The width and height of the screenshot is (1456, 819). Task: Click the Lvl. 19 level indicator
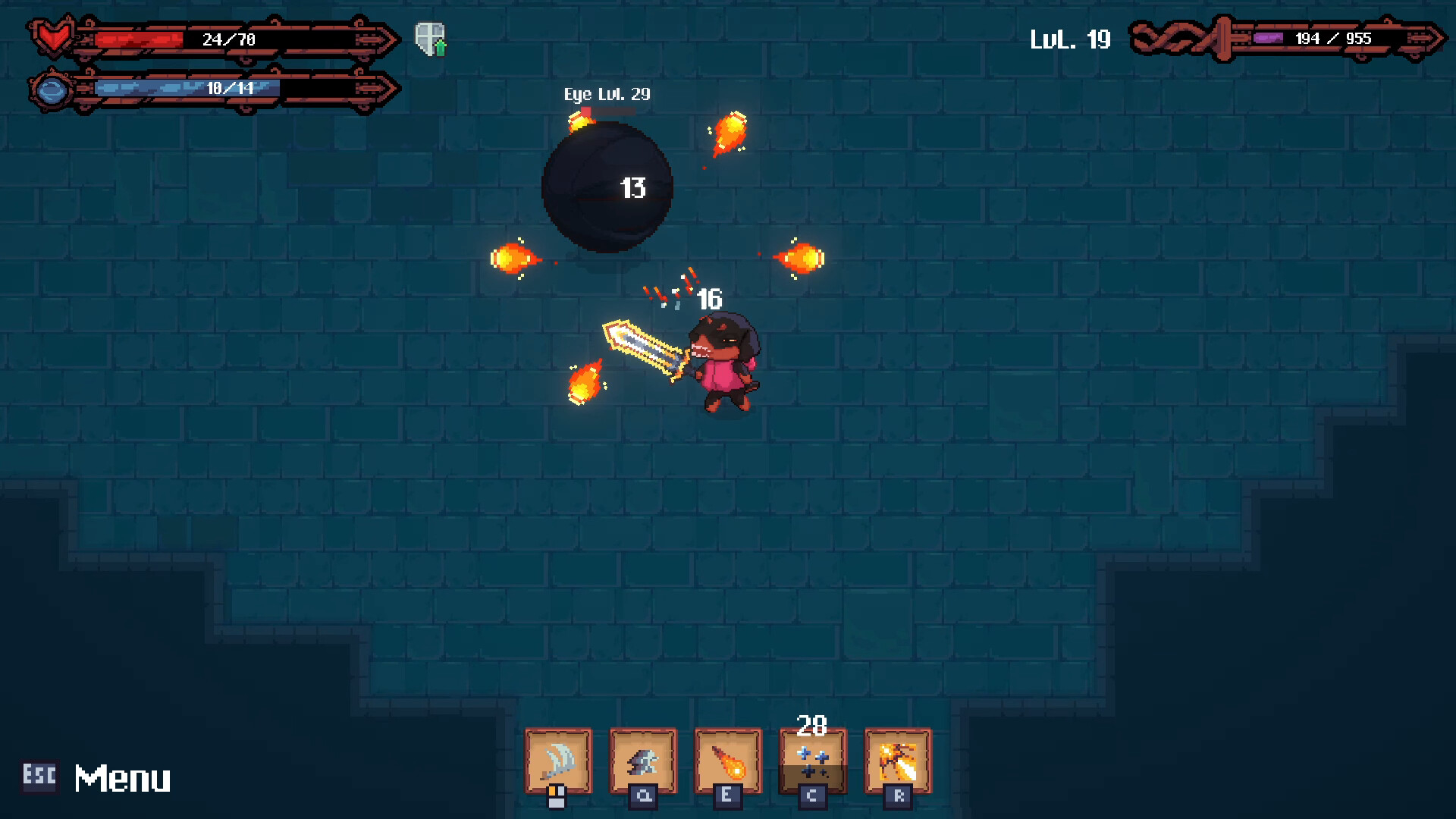[1070, 38]
